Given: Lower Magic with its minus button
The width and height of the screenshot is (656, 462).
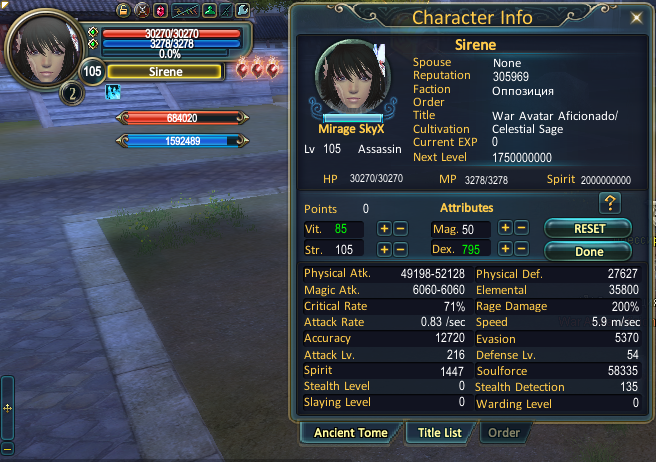Looking at the screenshot, I should coord(522,229).
